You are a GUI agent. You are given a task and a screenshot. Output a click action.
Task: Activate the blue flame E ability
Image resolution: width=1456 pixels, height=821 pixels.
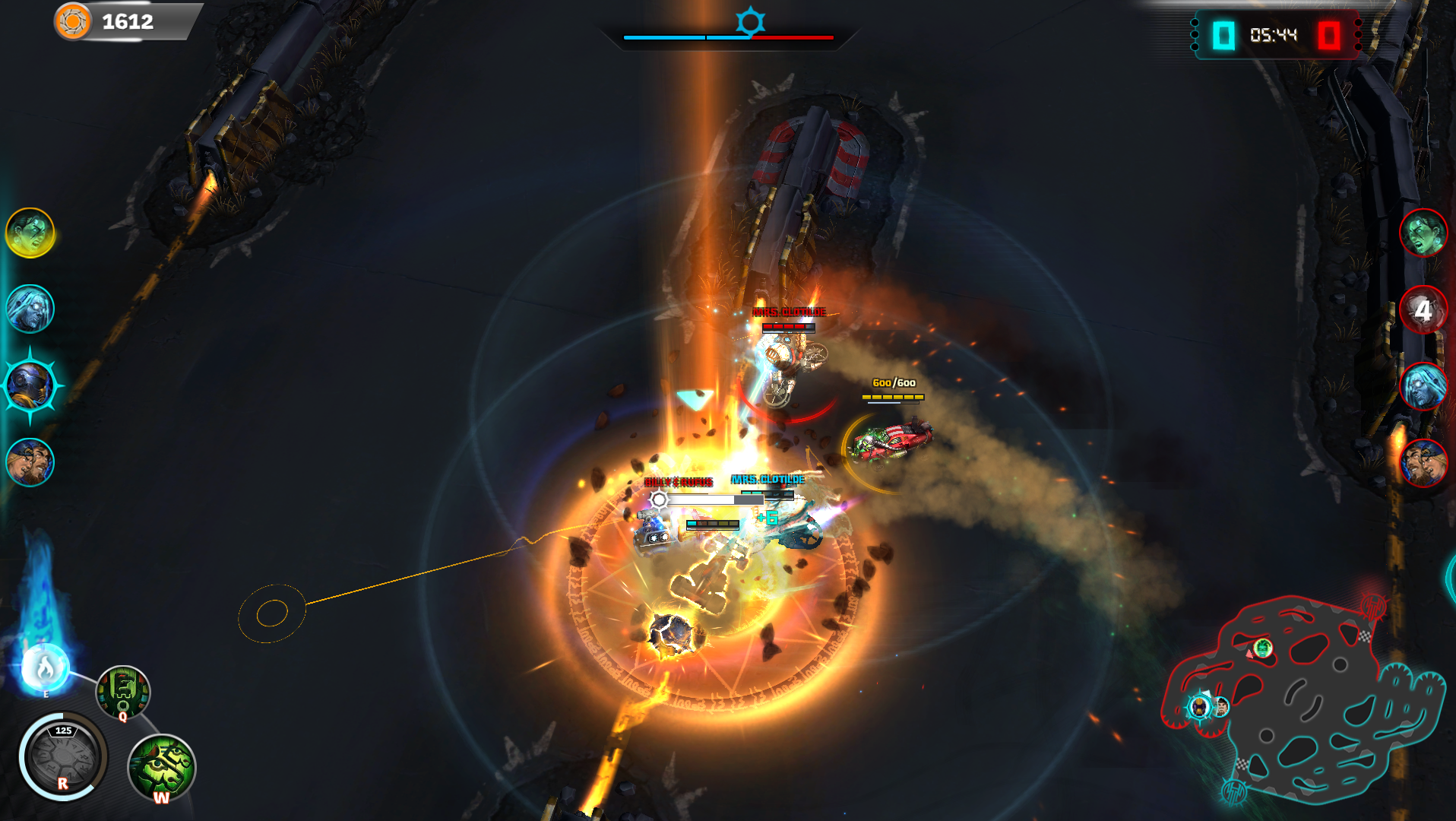click(x=45, y=668)
